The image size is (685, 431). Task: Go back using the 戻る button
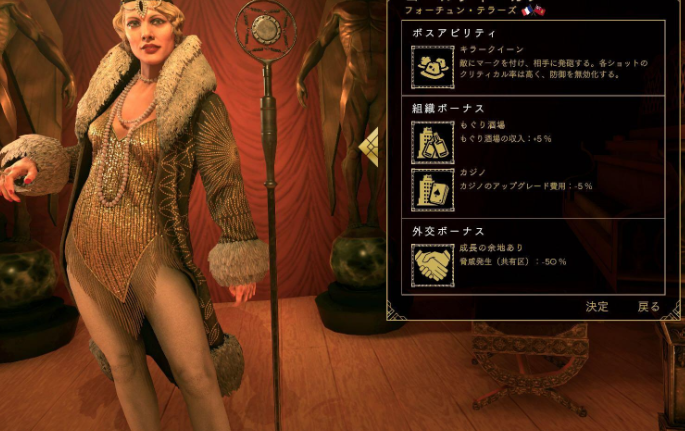pyautogui.click(x=649, y=307)
